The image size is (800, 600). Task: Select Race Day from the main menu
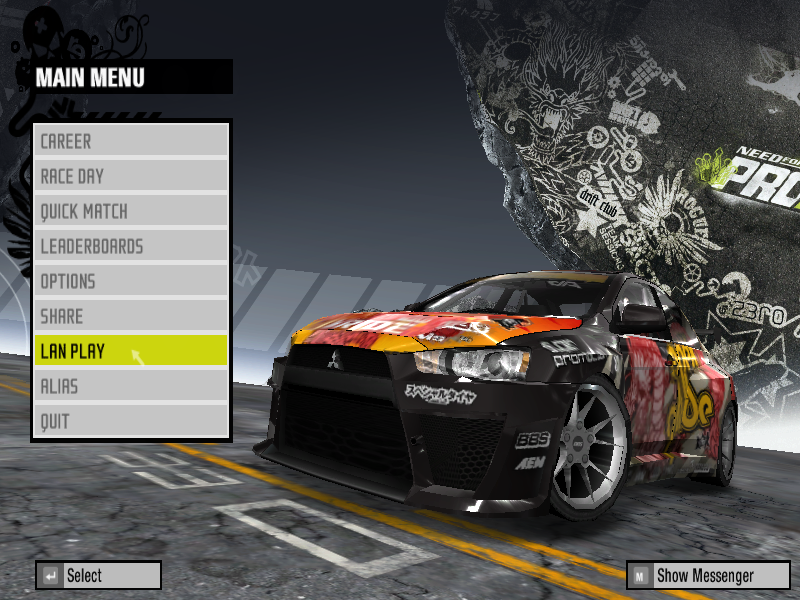coord(131,176)
